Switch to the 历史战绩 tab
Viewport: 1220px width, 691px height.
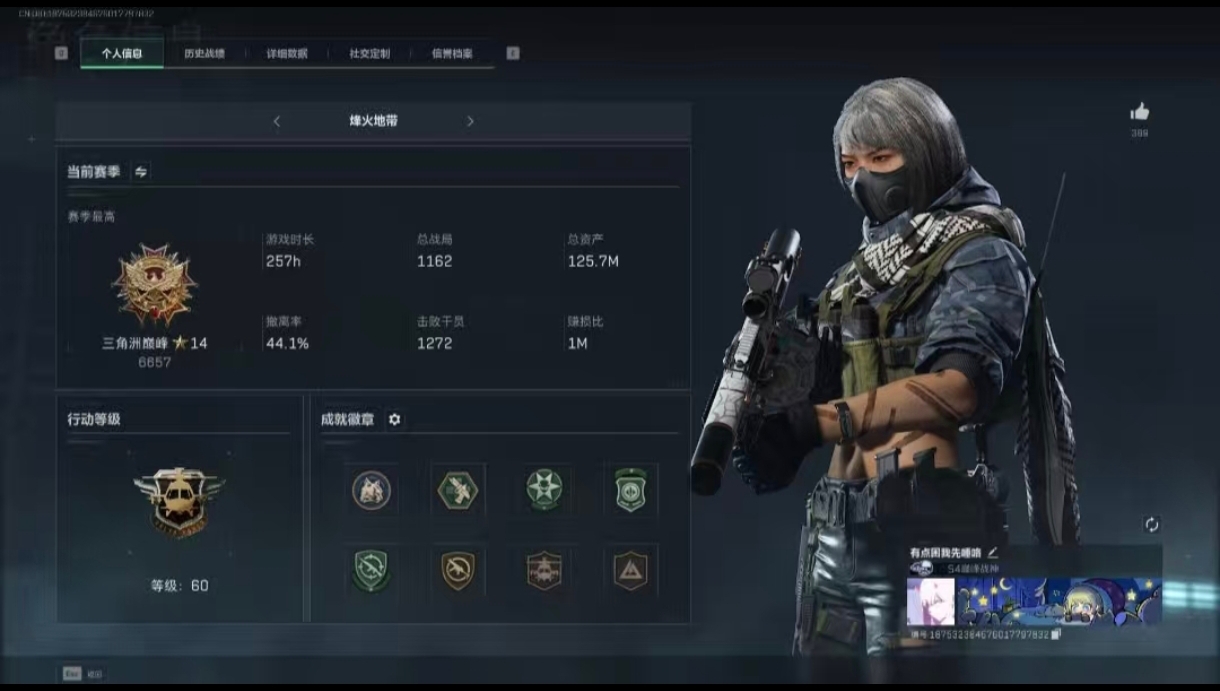point(204,54)
